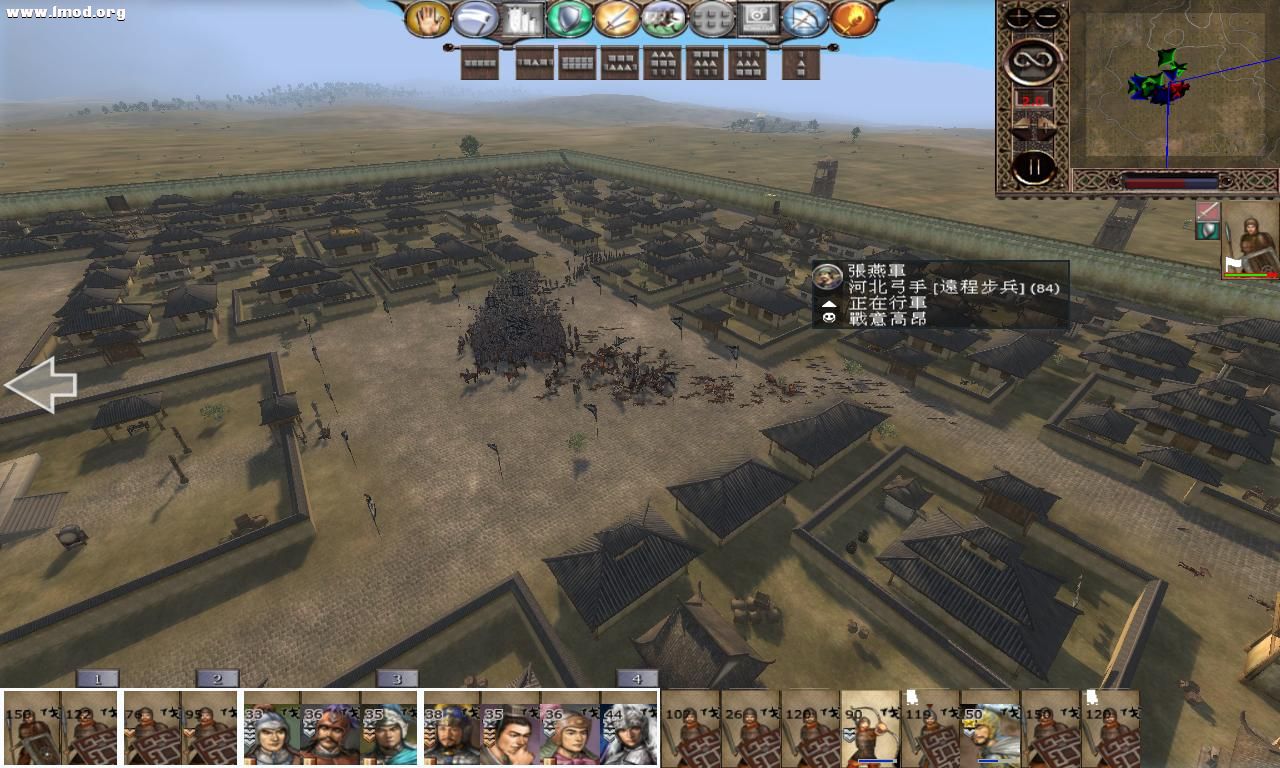Select unit group banner 1

(x=96, y=678)
